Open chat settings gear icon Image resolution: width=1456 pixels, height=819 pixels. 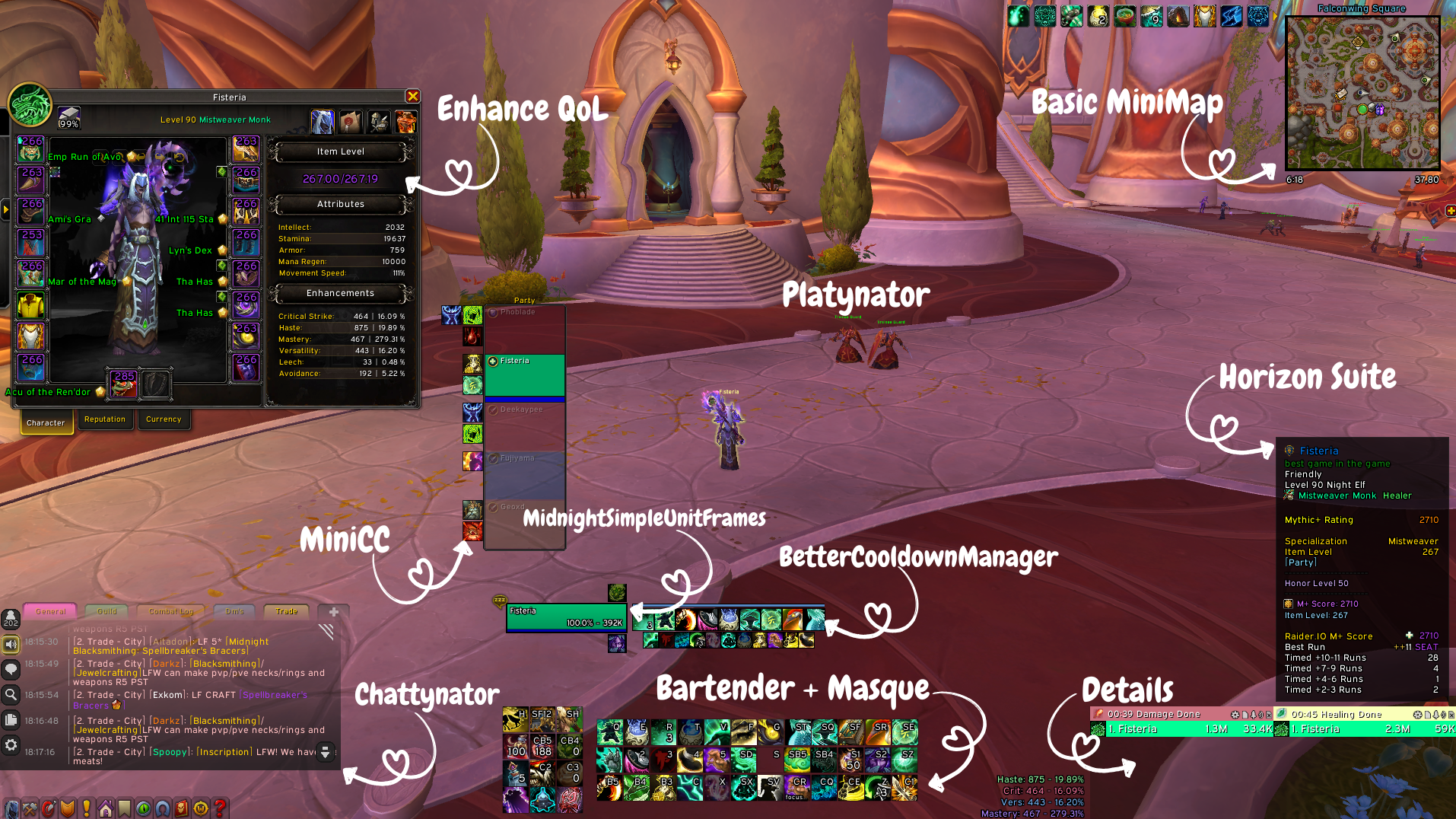11,745
